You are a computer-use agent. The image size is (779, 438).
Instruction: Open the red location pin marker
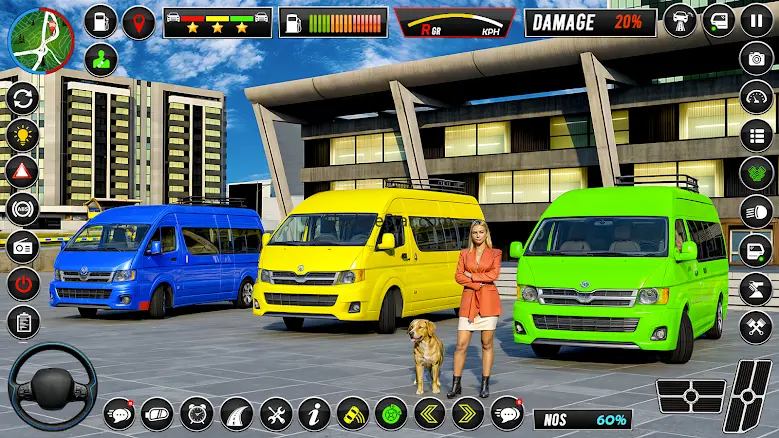click(139, 22)
